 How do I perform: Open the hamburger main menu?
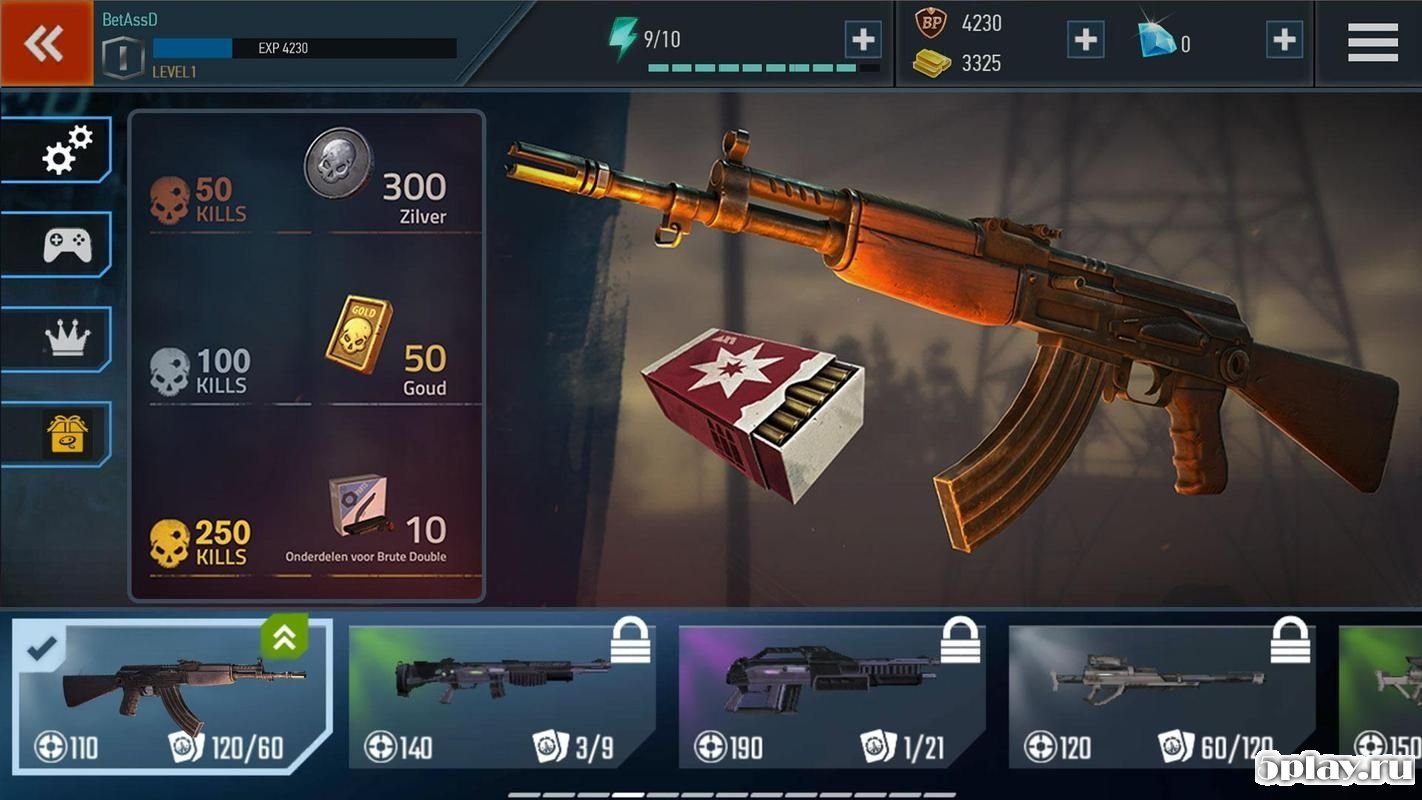pos(1372,43)
